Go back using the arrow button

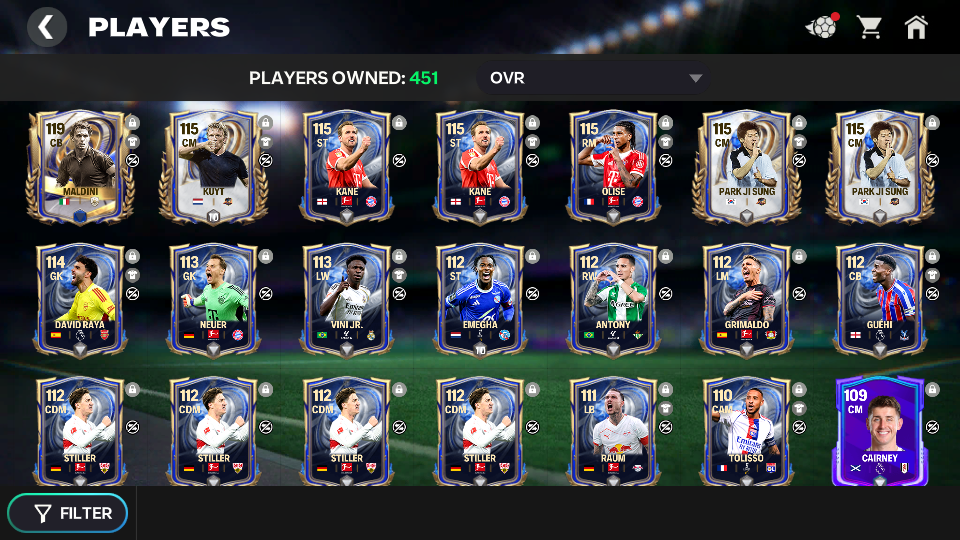point(46,27)
